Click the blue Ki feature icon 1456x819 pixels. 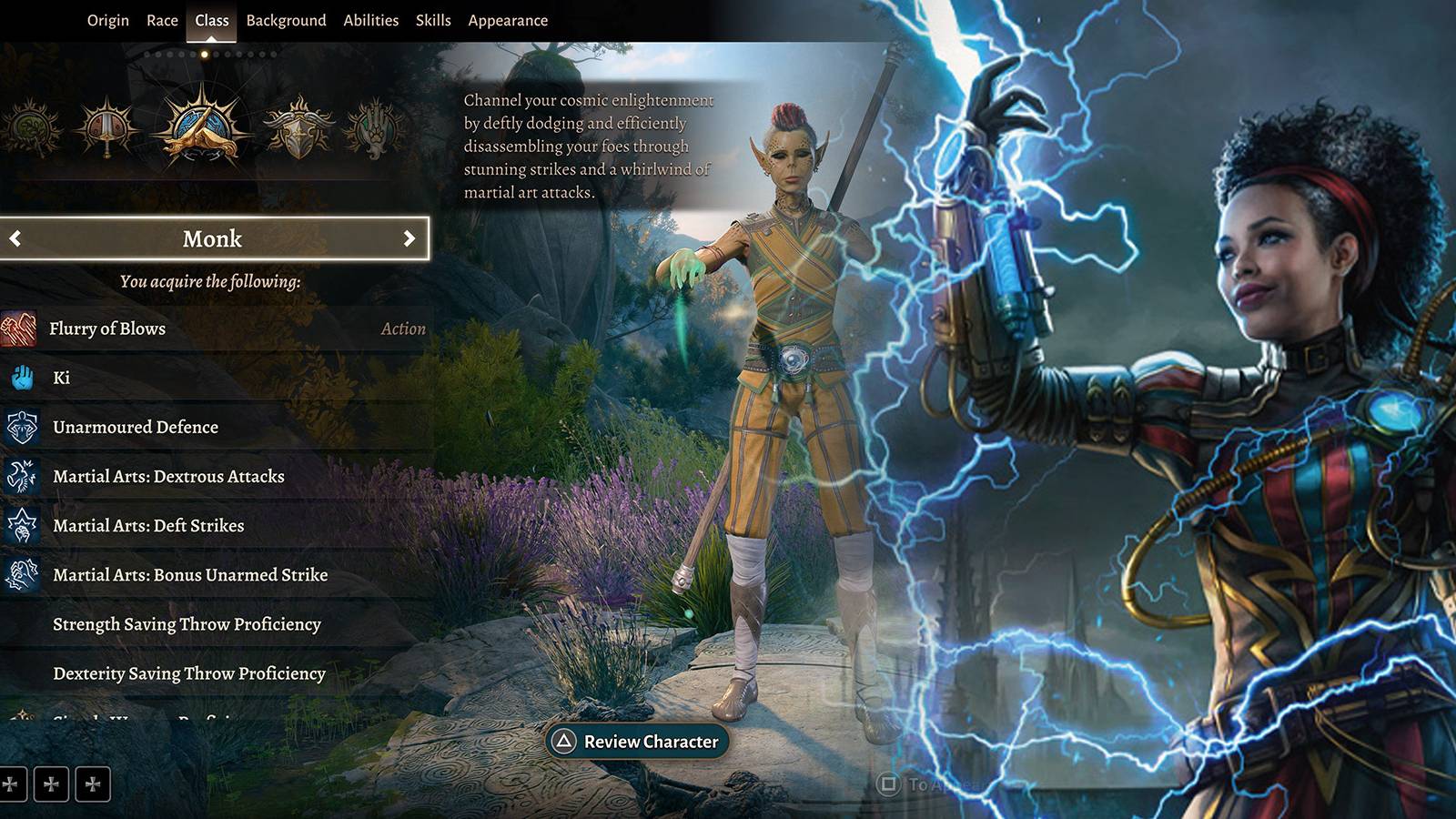(x=23, y=378)
